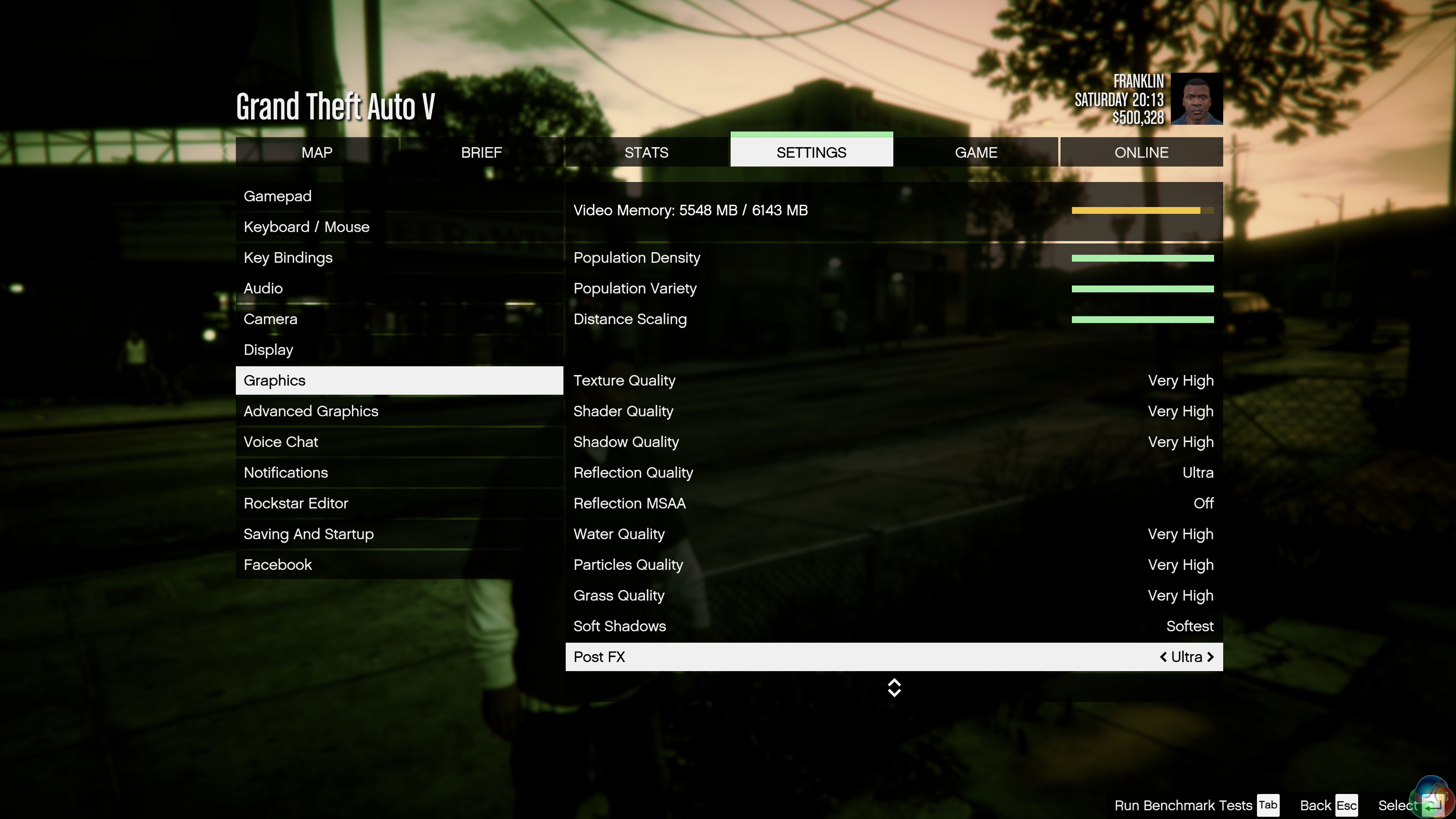Open the BRIEF tab
1456x819 pixels.
481,152
